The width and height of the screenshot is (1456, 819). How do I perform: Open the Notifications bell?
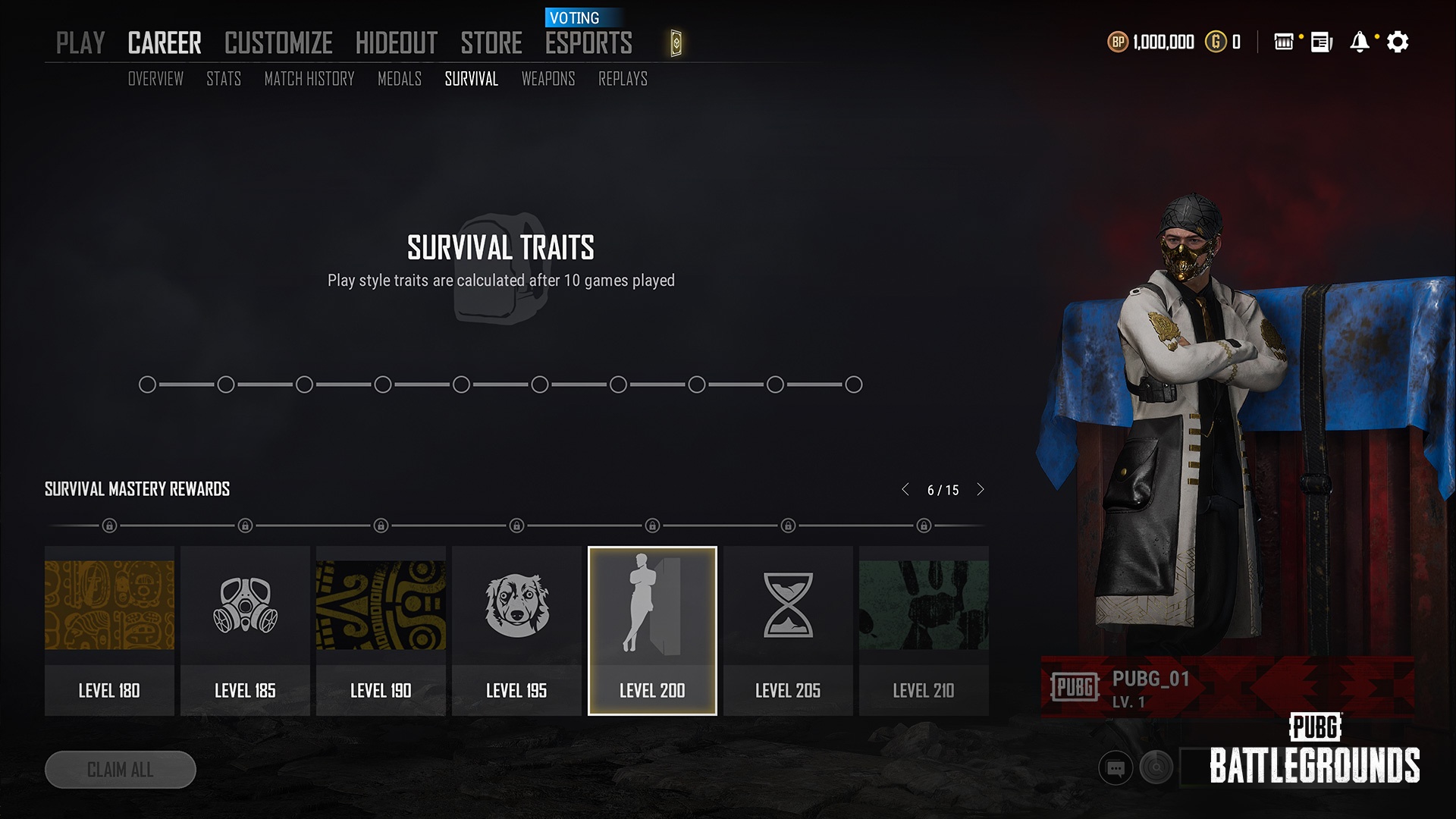(1360, 43)
